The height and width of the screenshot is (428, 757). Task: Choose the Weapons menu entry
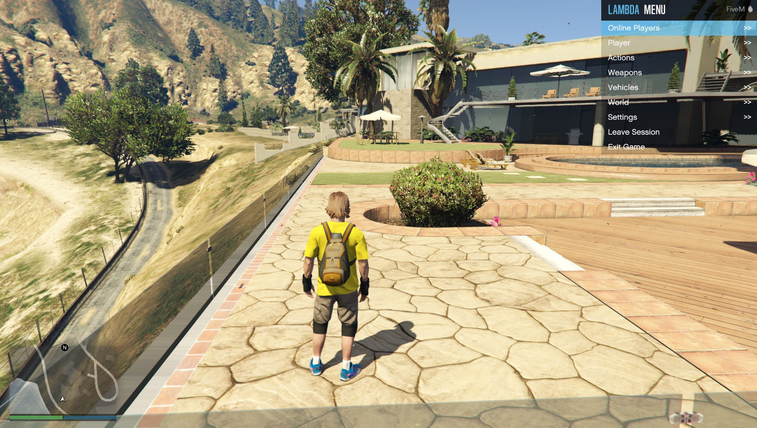click(678, 73)
